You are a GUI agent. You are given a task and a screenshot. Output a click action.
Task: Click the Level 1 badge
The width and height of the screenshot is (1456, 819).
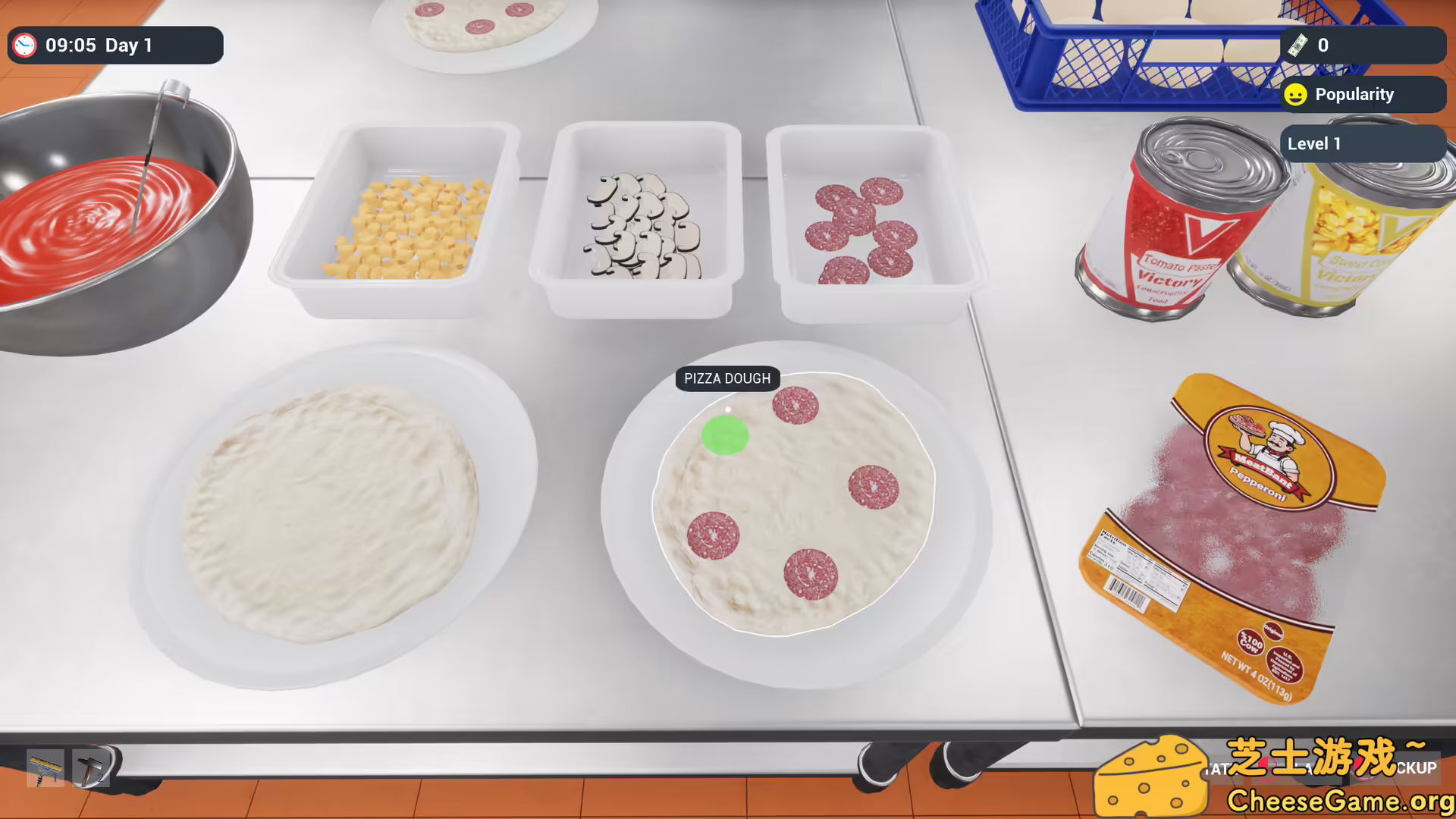[1314, 143]
